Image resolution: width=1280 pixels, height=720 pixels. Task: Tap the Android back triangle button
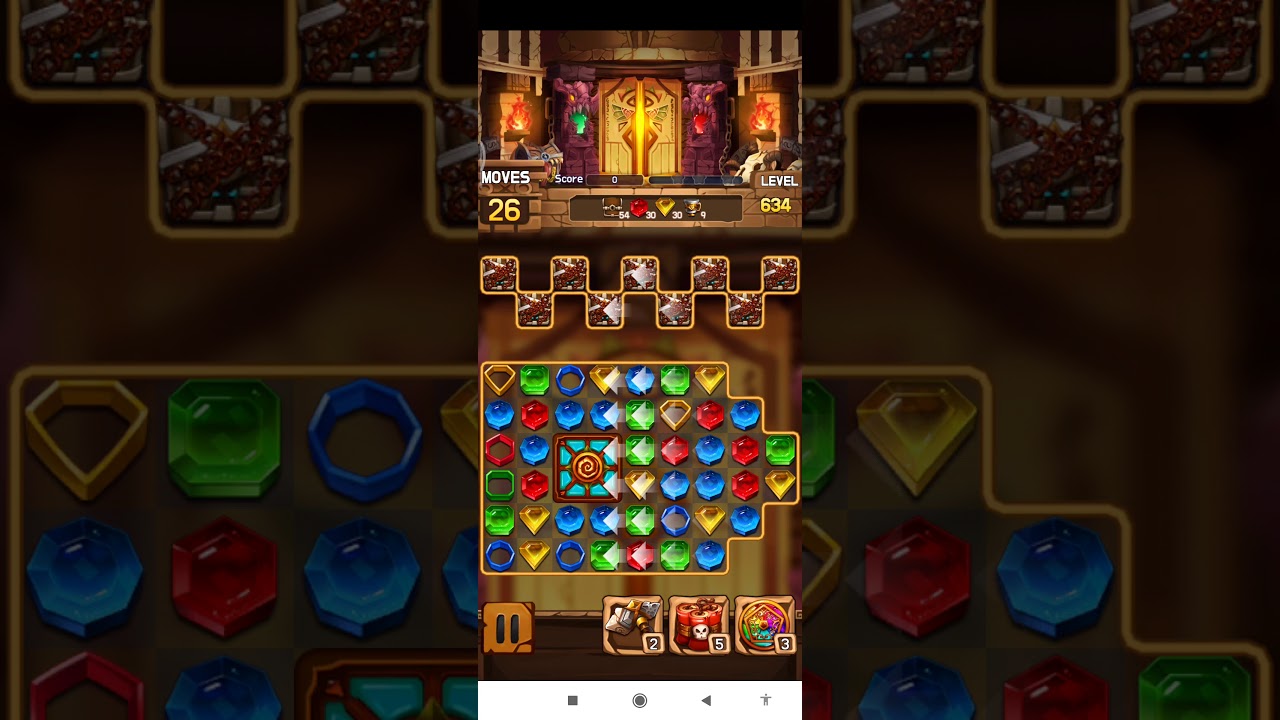pyautogui.click(x=706, y=700)
